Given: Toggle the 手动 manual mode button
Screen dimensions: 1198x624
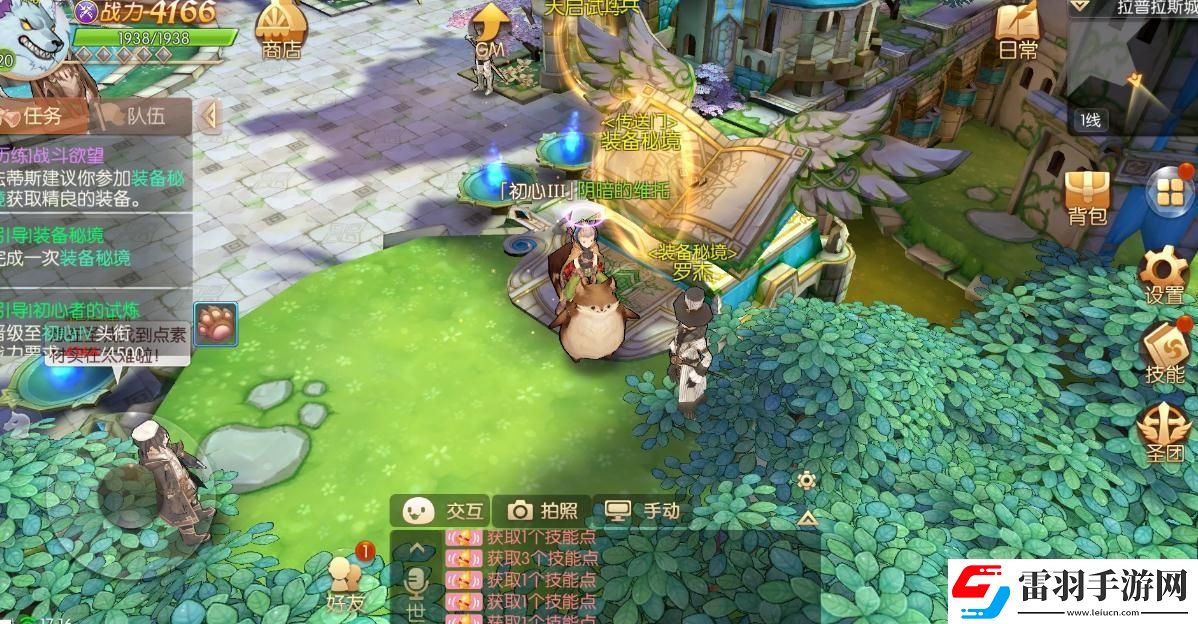Looking at the screenshot, I should (643, 511).
